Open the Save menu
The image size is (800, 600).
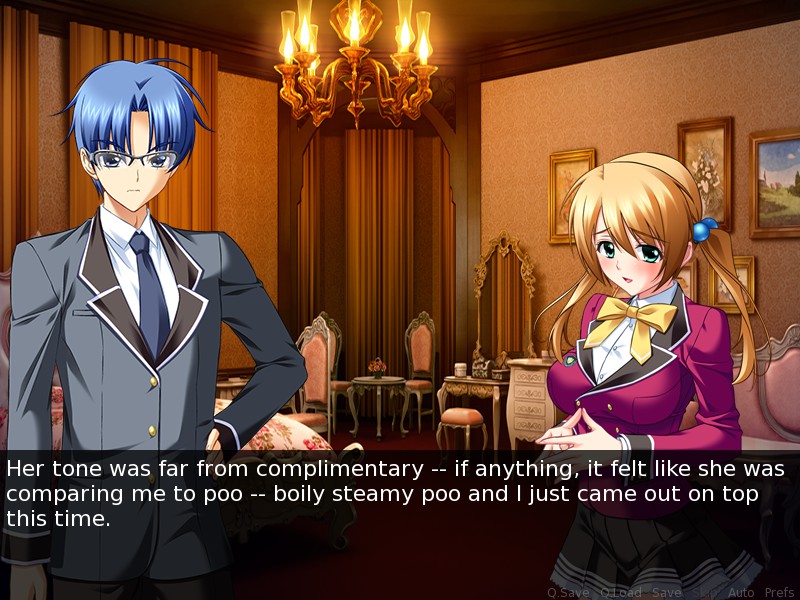pyautogui.click(x=666, y=592)
